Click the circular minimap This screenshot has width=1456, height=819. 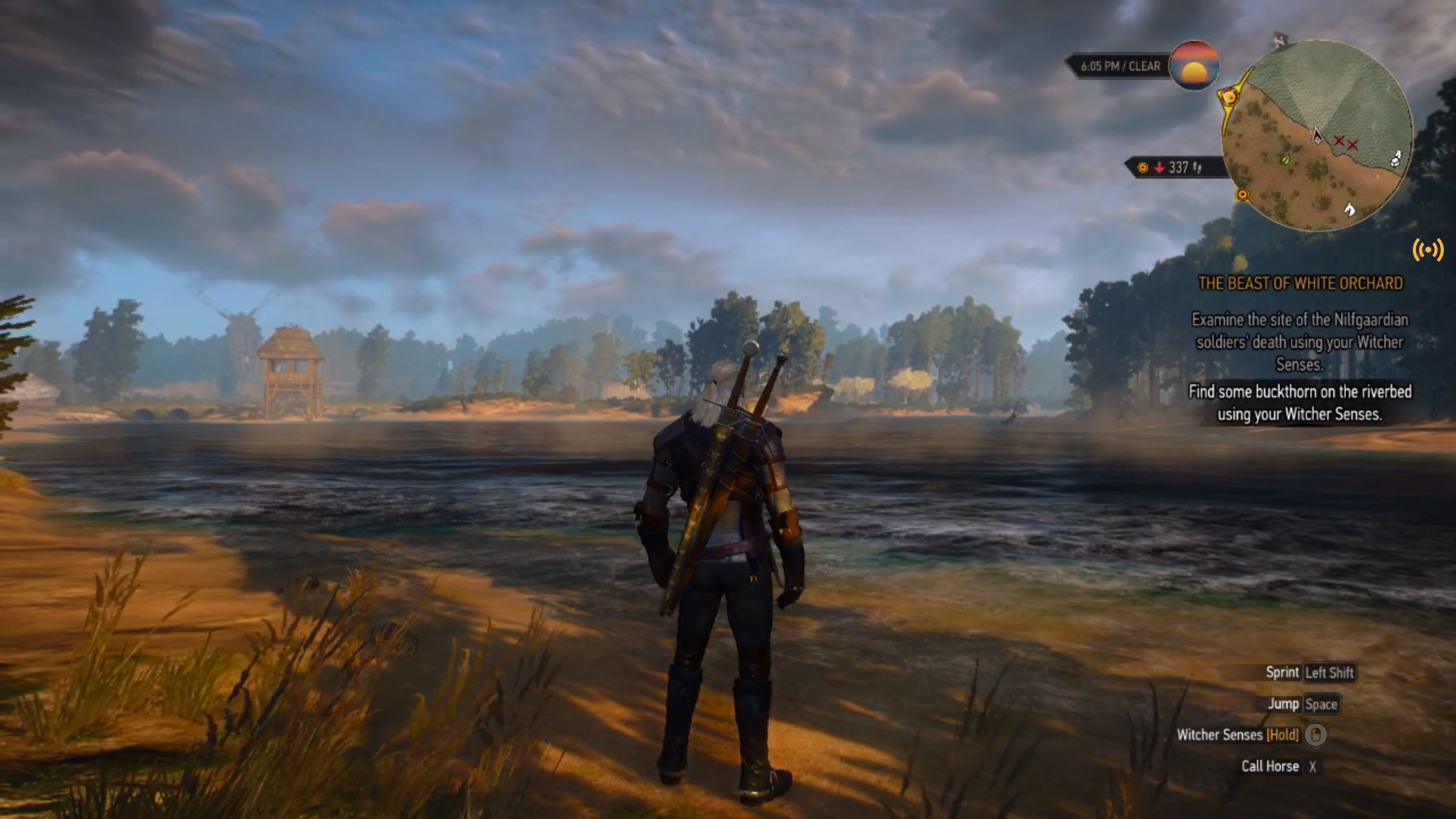(x=1317, y=135)
